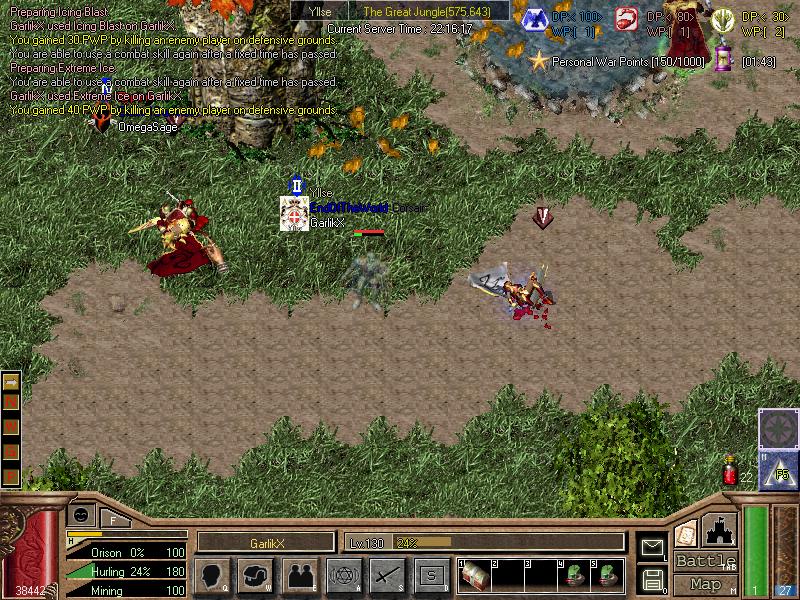Open the parchment scroll icon
Image resolution: width=800 pixels, height=600 pixels.
686,532
